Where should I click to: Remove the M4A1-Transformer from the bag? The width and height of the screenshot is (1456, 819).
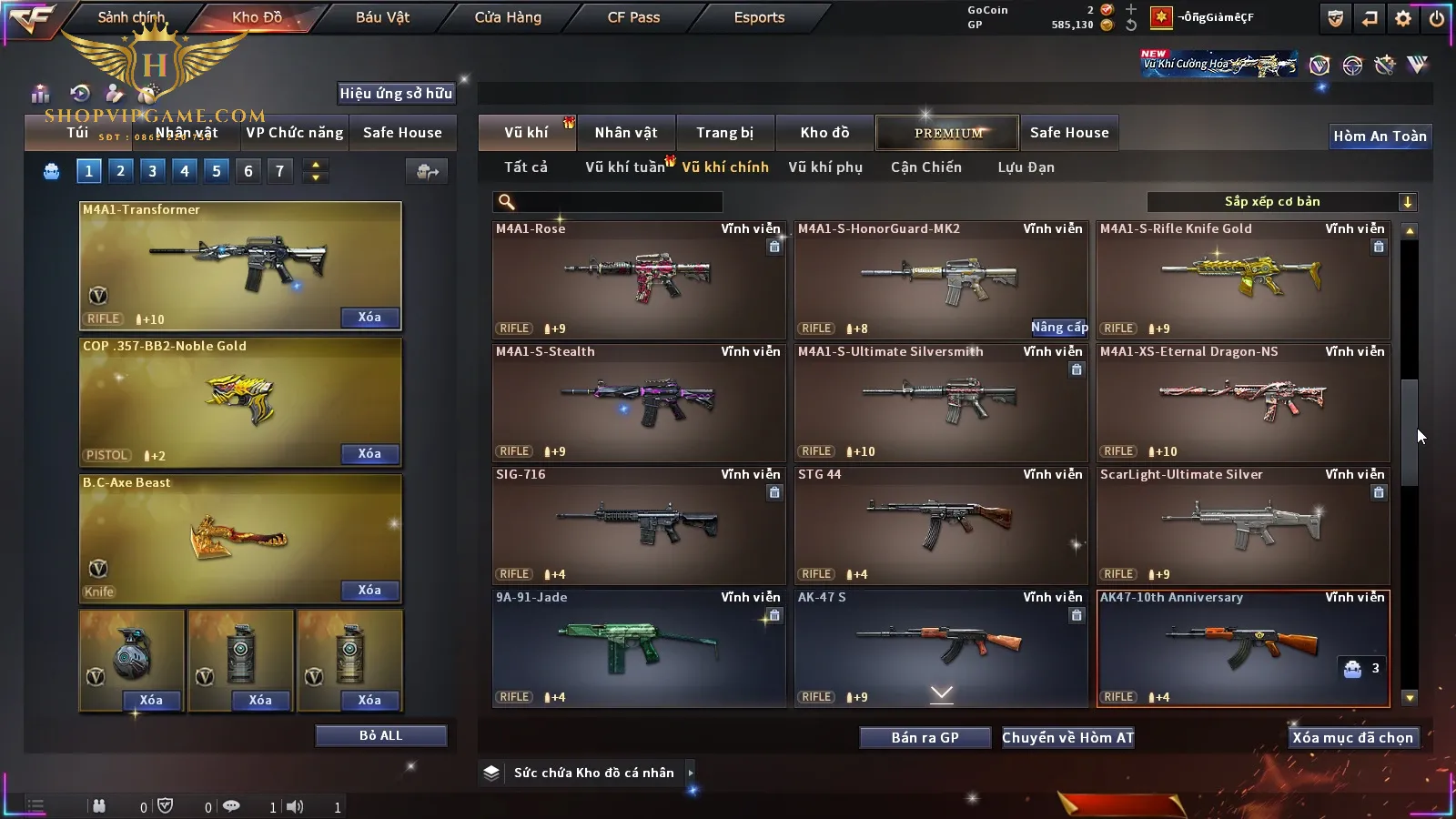tap(369, 318)
